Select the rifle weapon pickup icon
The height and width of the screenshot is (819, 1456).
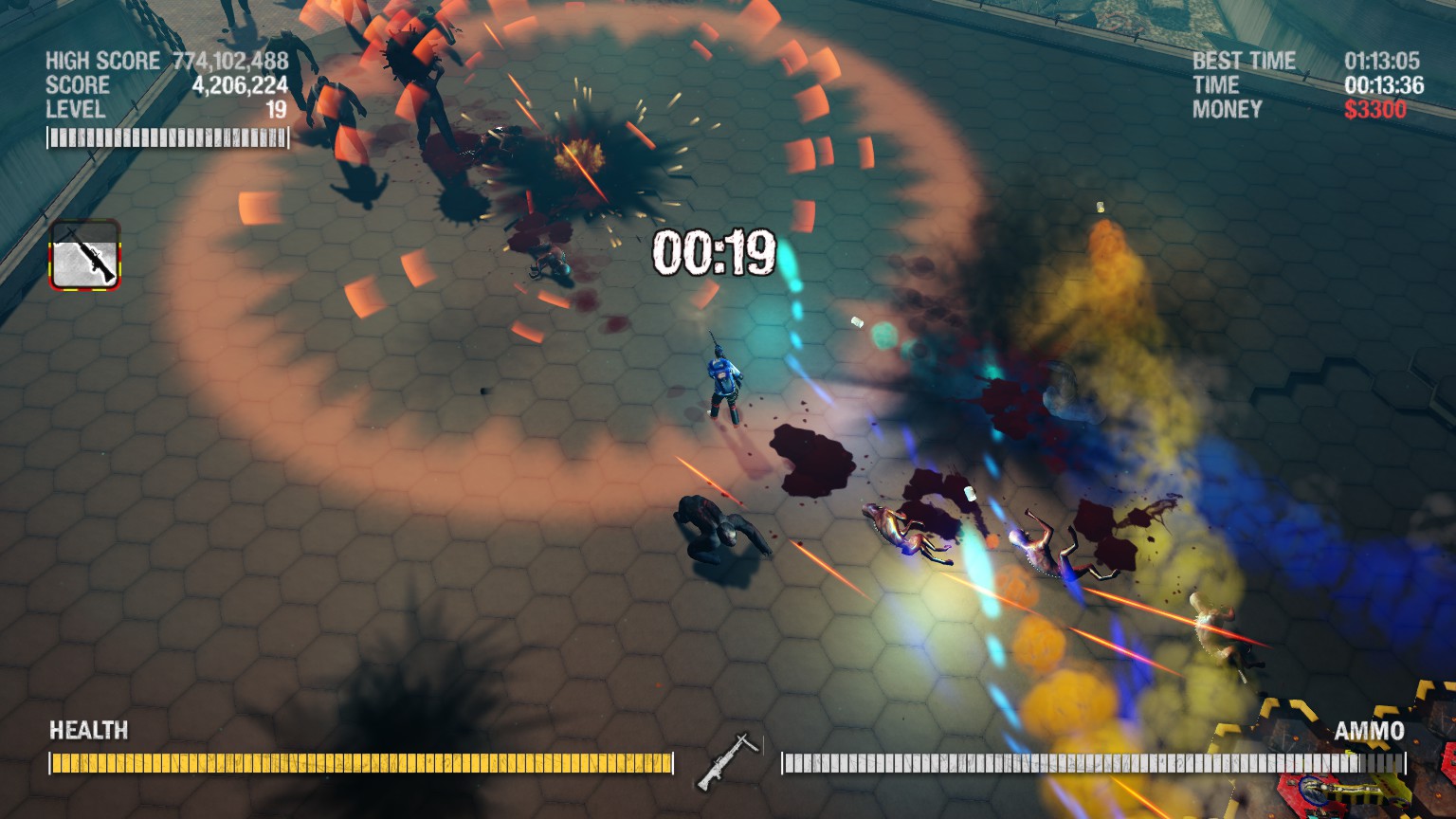click(x=85, y=255)
